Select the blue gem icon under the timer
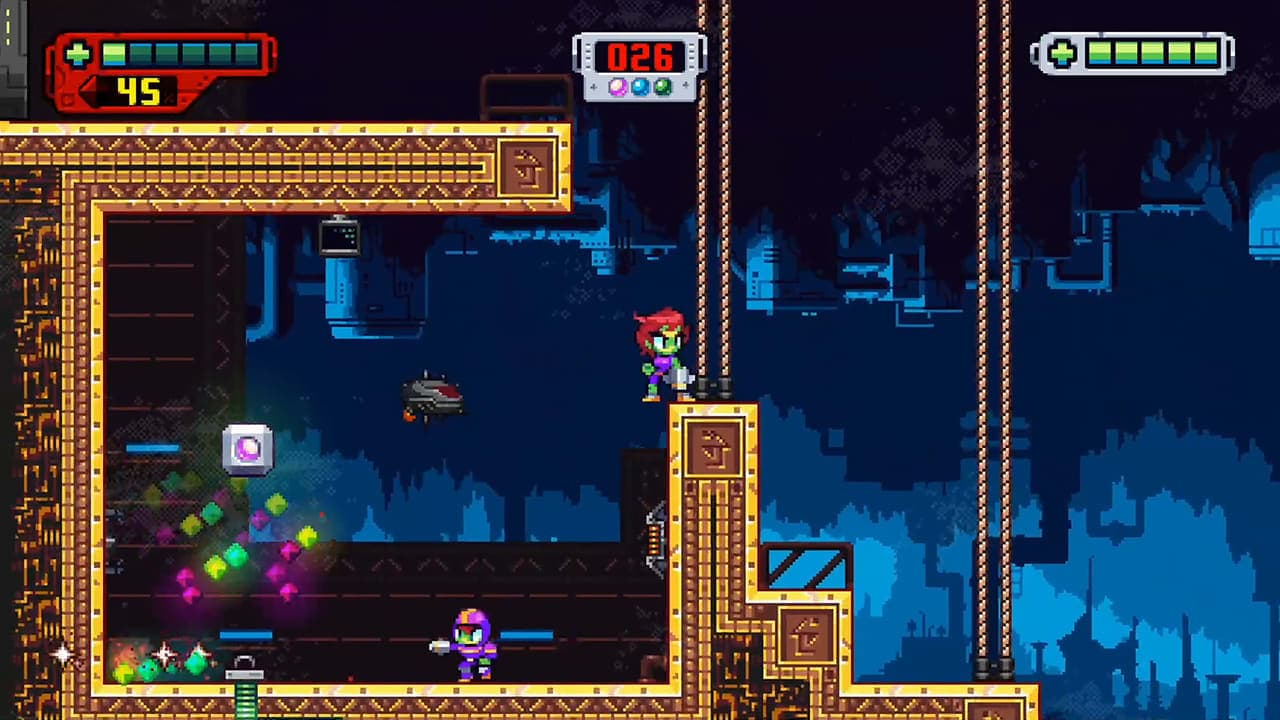This screenshot has height=720, width=1280. 640,86
